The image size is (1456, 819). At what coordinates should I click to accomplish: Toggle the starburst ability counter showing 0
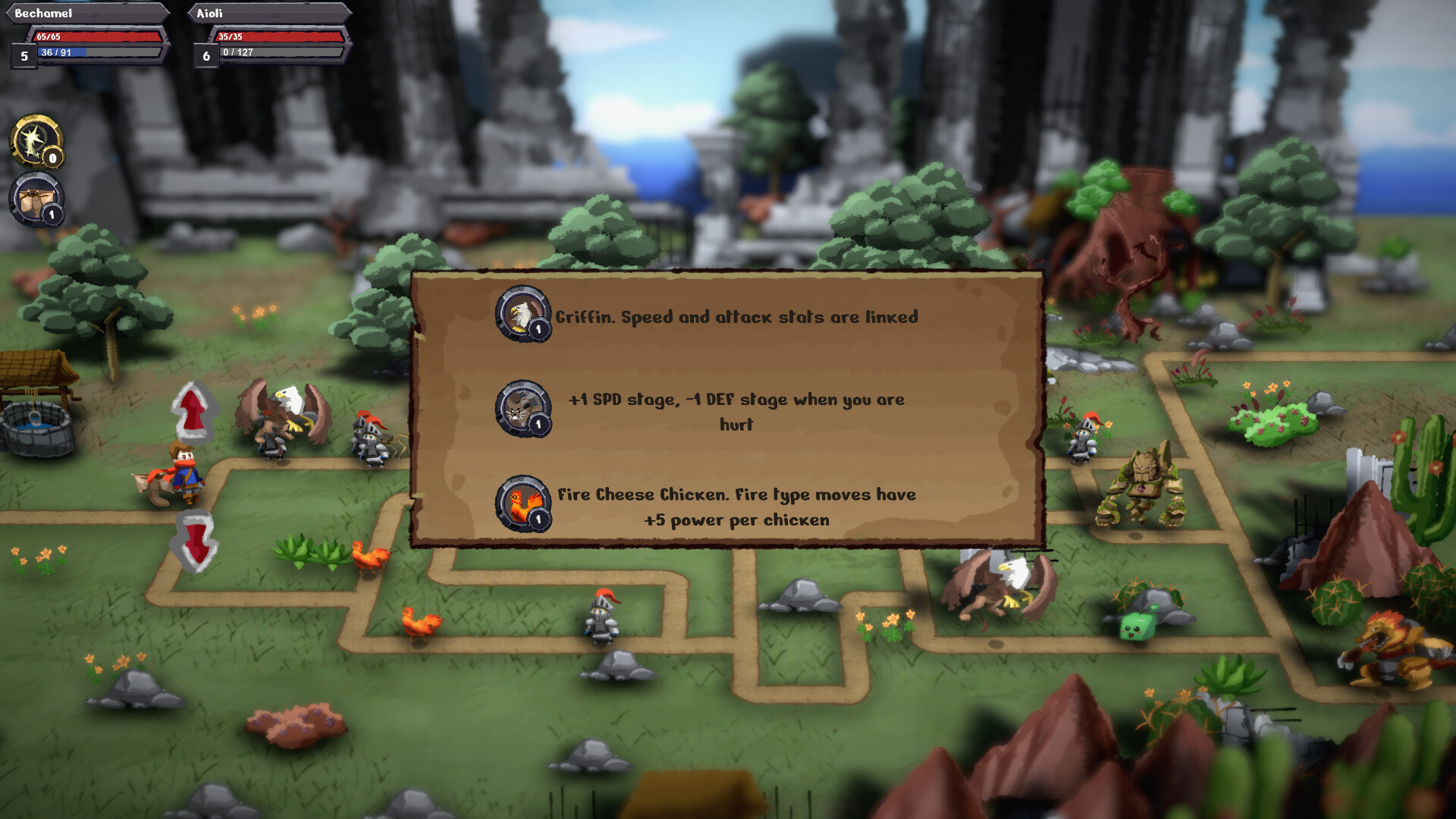tap(51, 159)
